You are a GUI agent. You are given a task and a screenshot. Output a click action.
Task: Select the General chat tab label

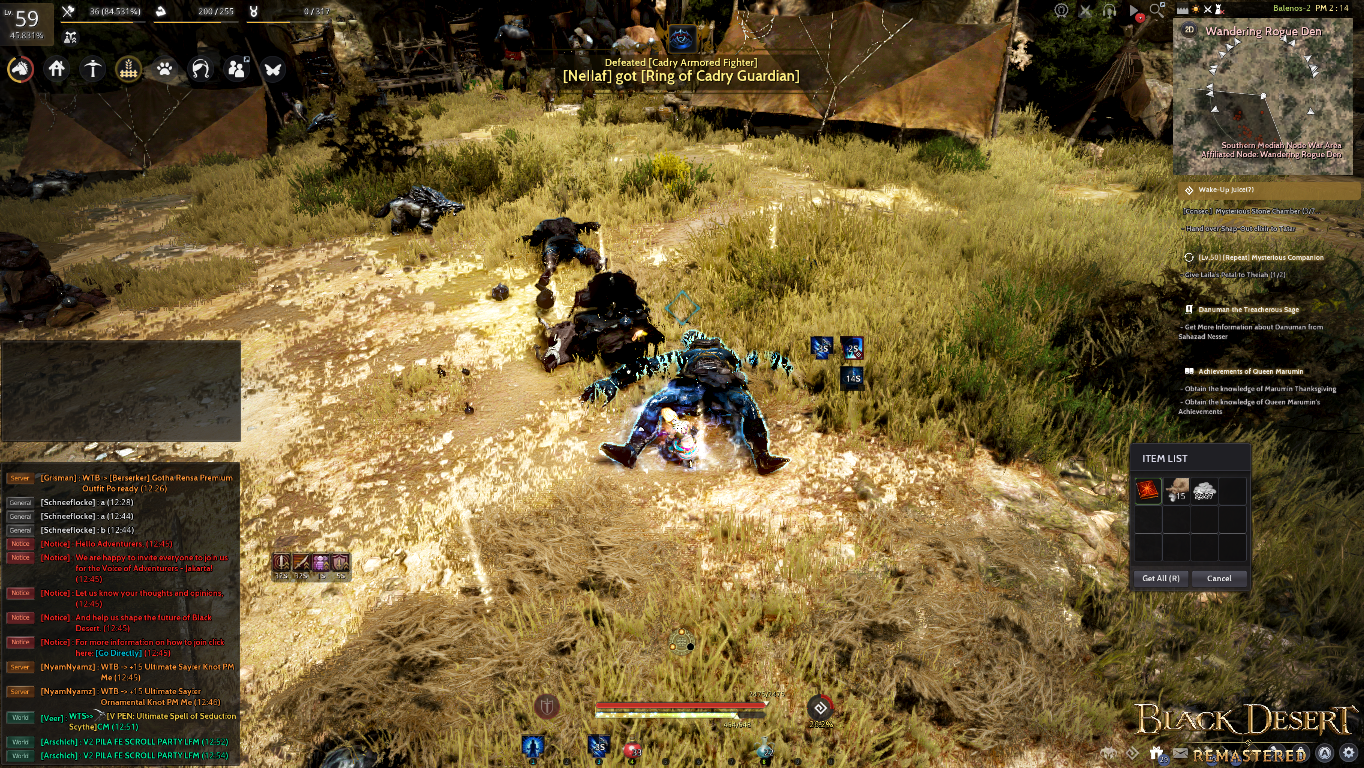click(x=20, y=505)
